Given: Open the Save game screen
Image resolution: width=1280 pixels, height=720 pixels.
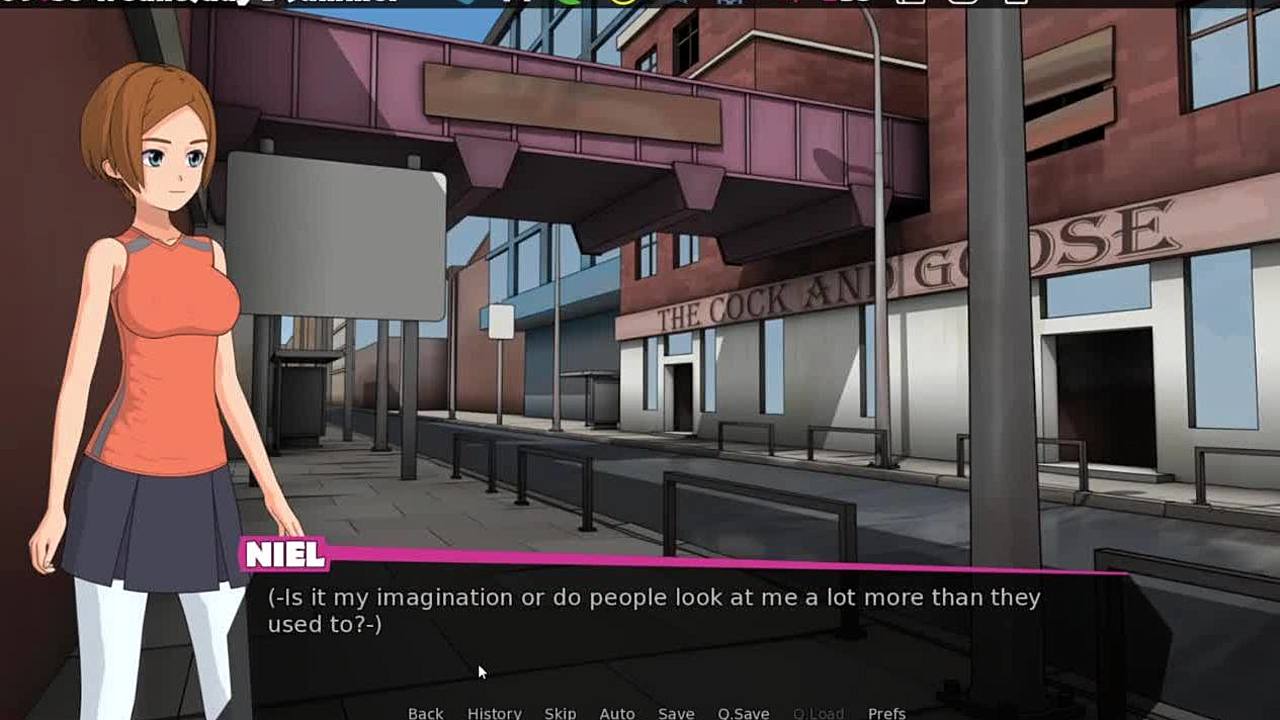Looking at the screenshot, I should coord(676,713).
